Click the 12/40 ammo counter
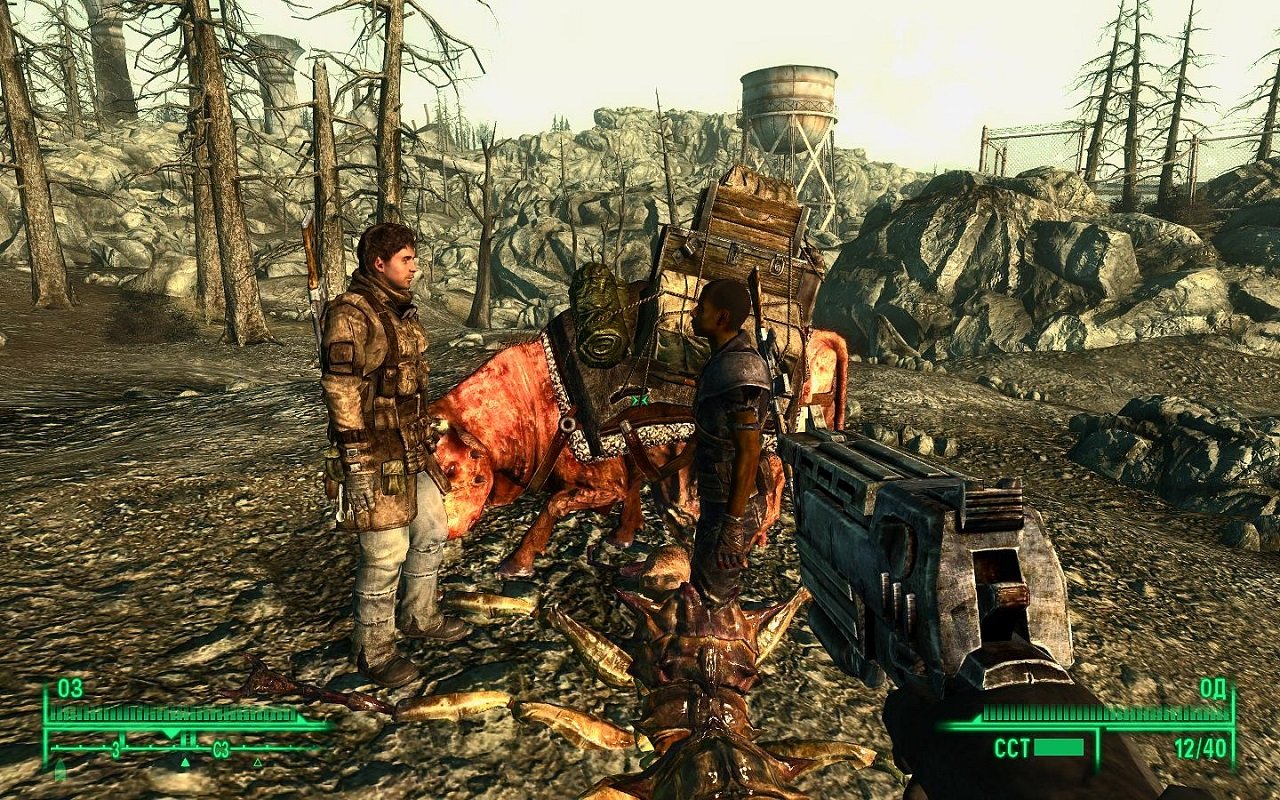 click(1199, 747)
